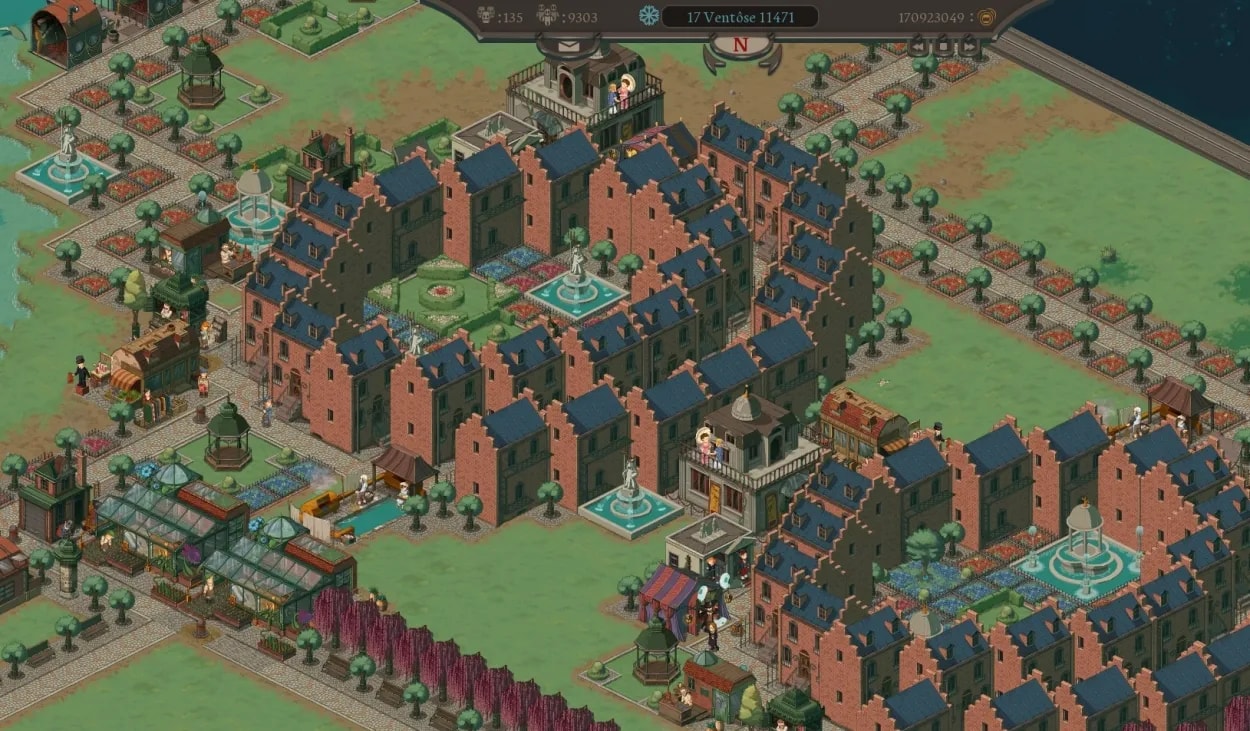1250x731 pixels.
Task: Select the snowflake season icon
Action: pos(650,17)
